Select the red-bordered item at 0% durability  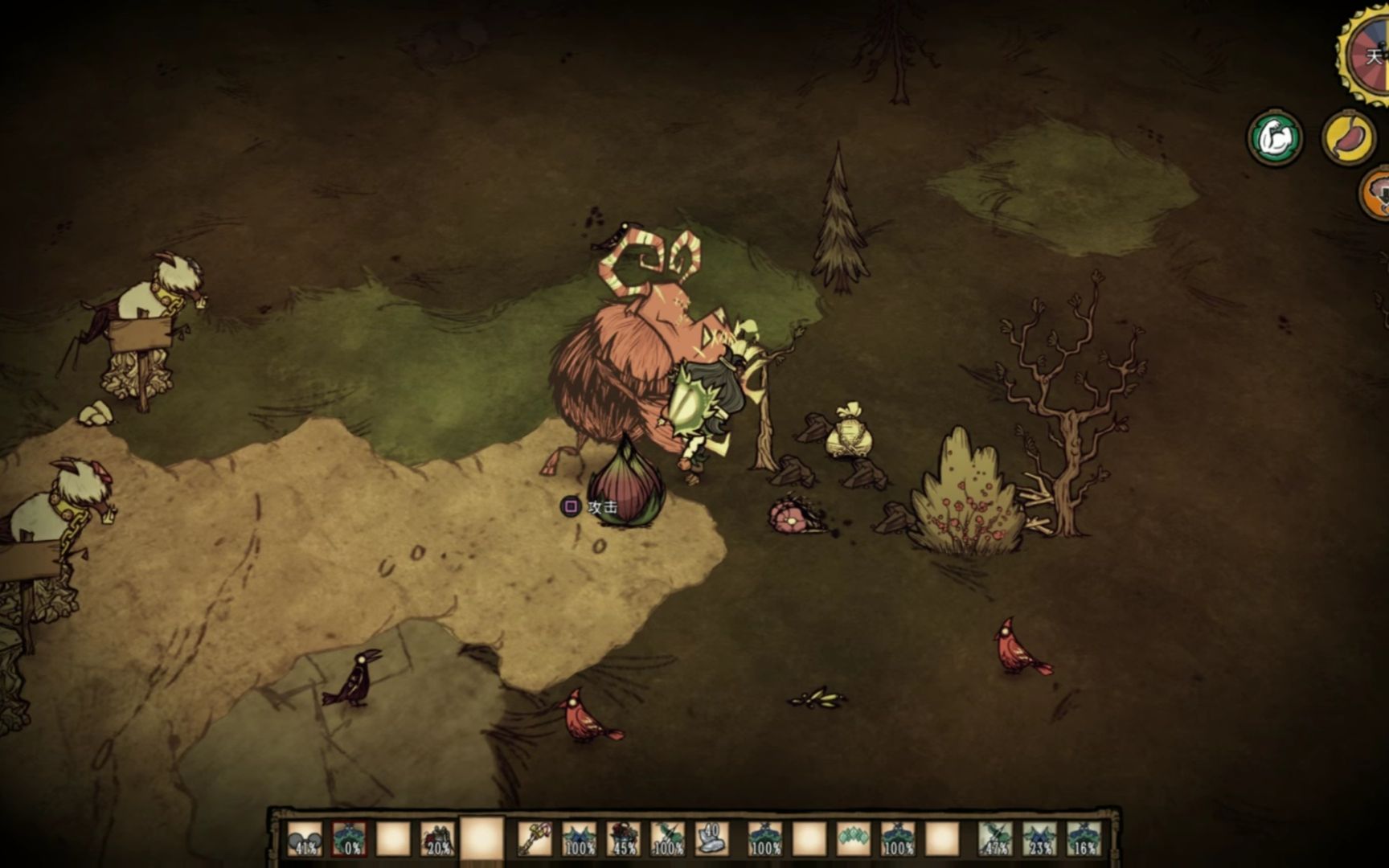349,839
